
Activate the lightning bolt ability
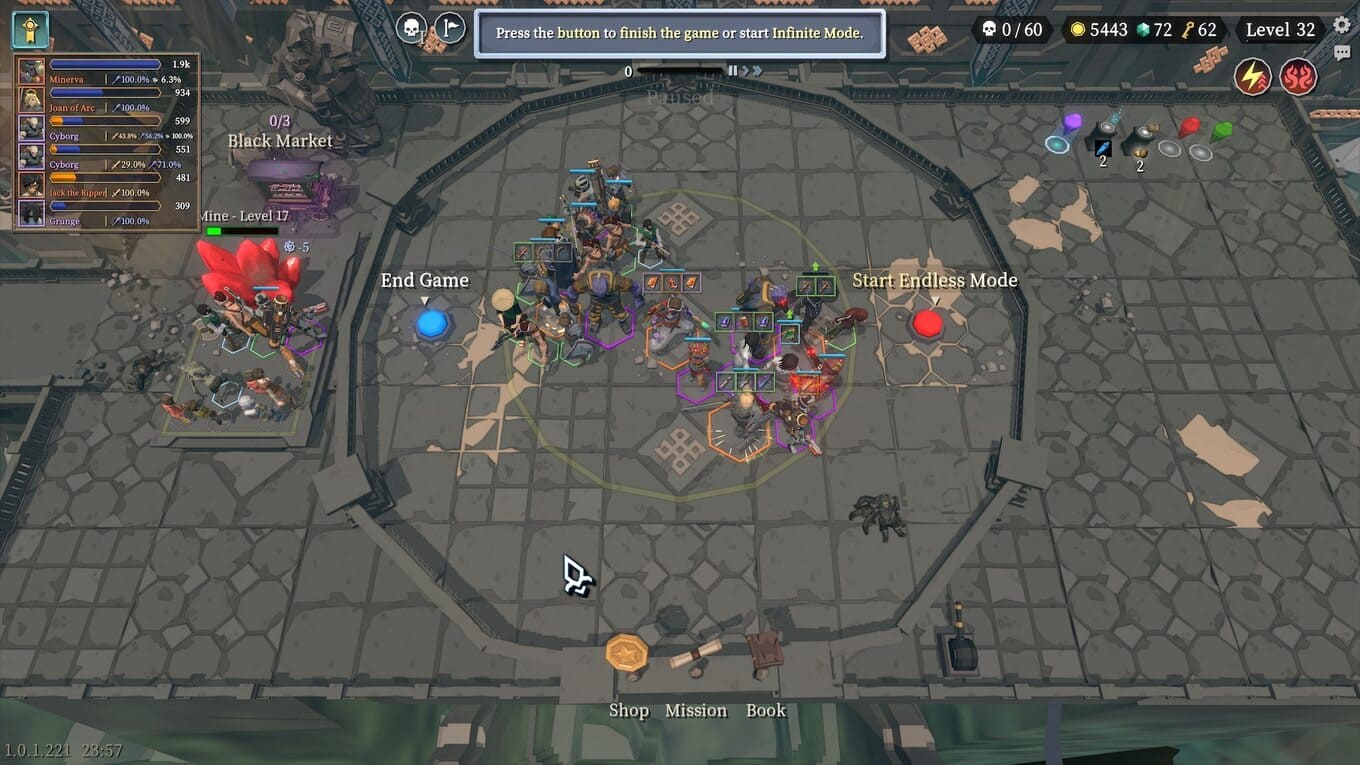[x=1251, y=77]
